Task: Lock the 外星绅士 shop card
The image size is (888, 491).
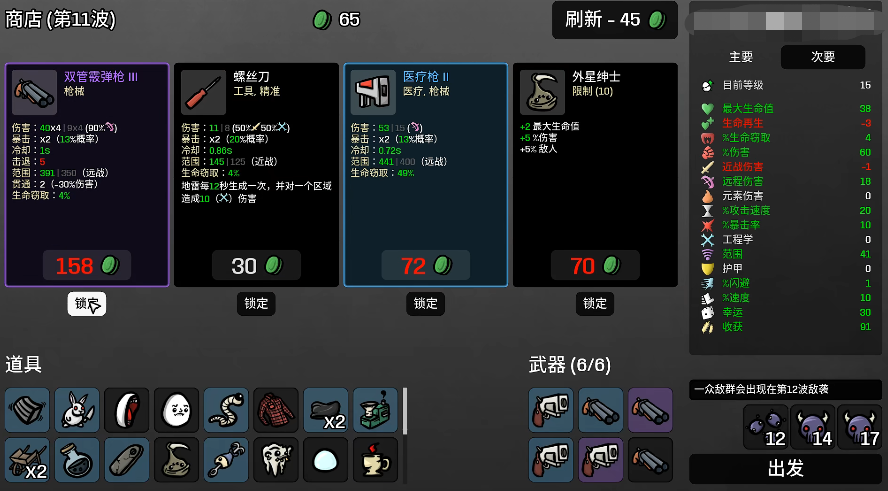Action: 595,303
